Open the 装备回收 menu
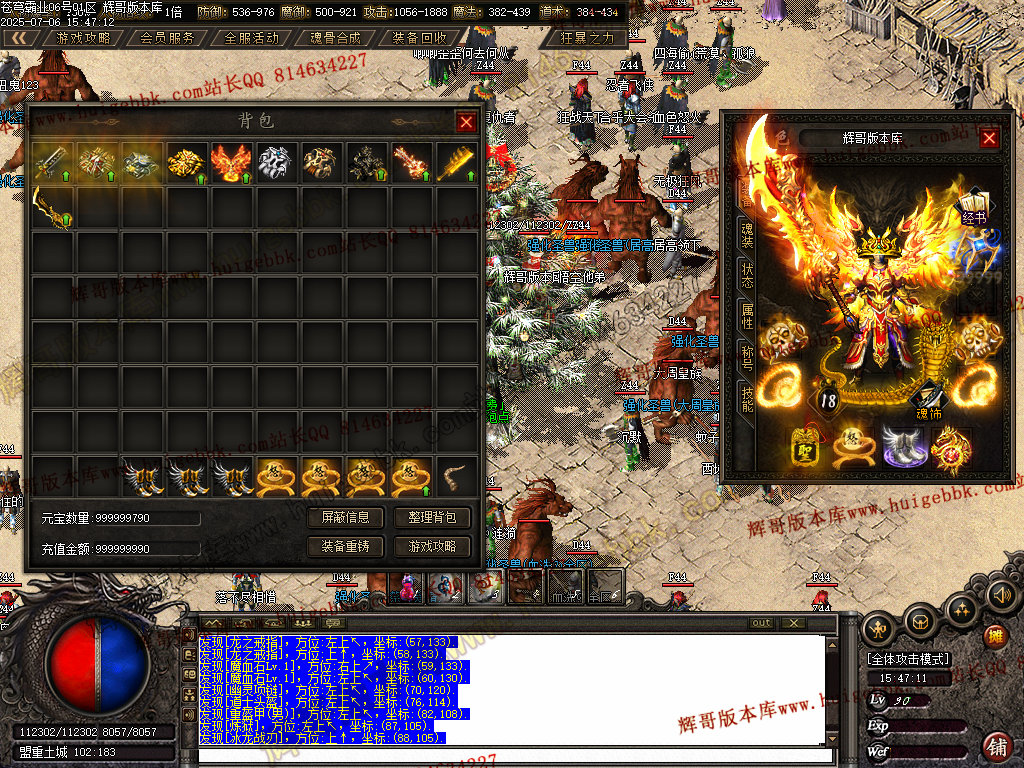The width and height of the screenshot is (1024, 768). pos(420,38)
